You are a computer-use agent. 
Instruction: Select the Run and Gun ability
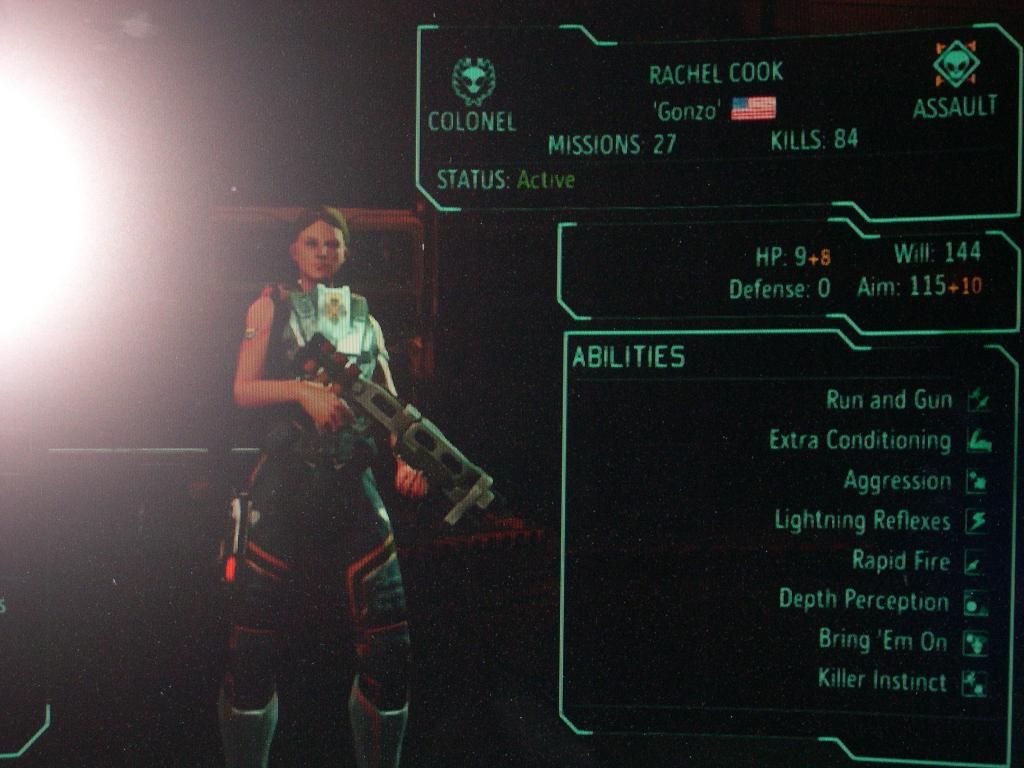coord(888,401)
